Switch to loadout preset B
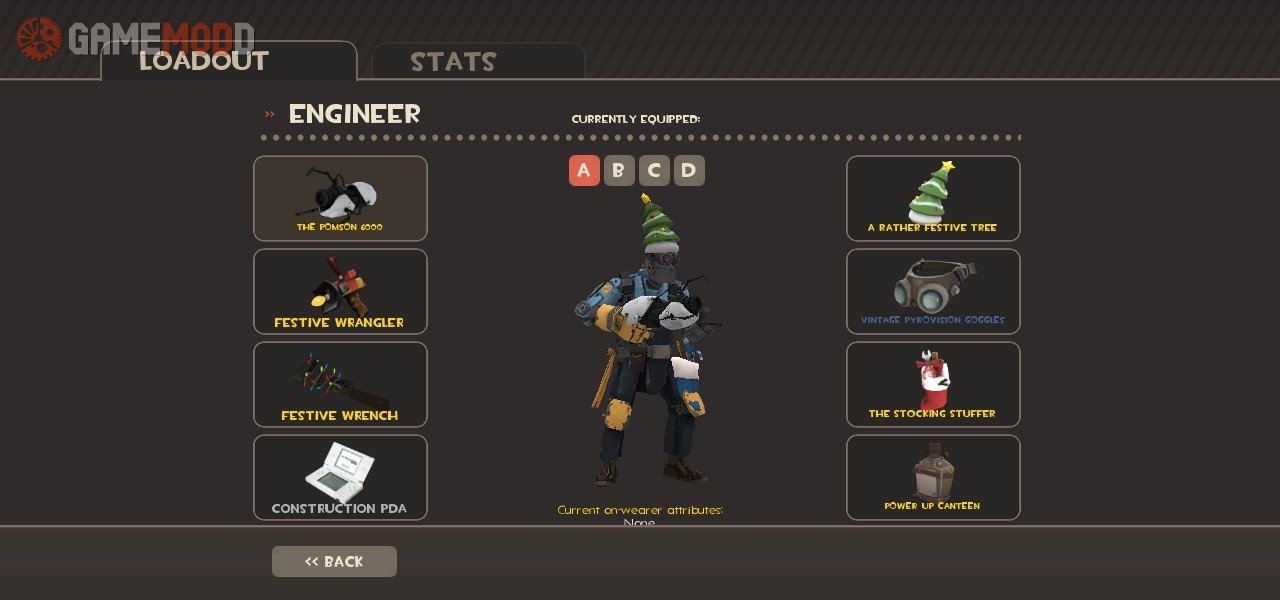Image resolution: width=1280 pixels, height=600 pixels. 619,171
